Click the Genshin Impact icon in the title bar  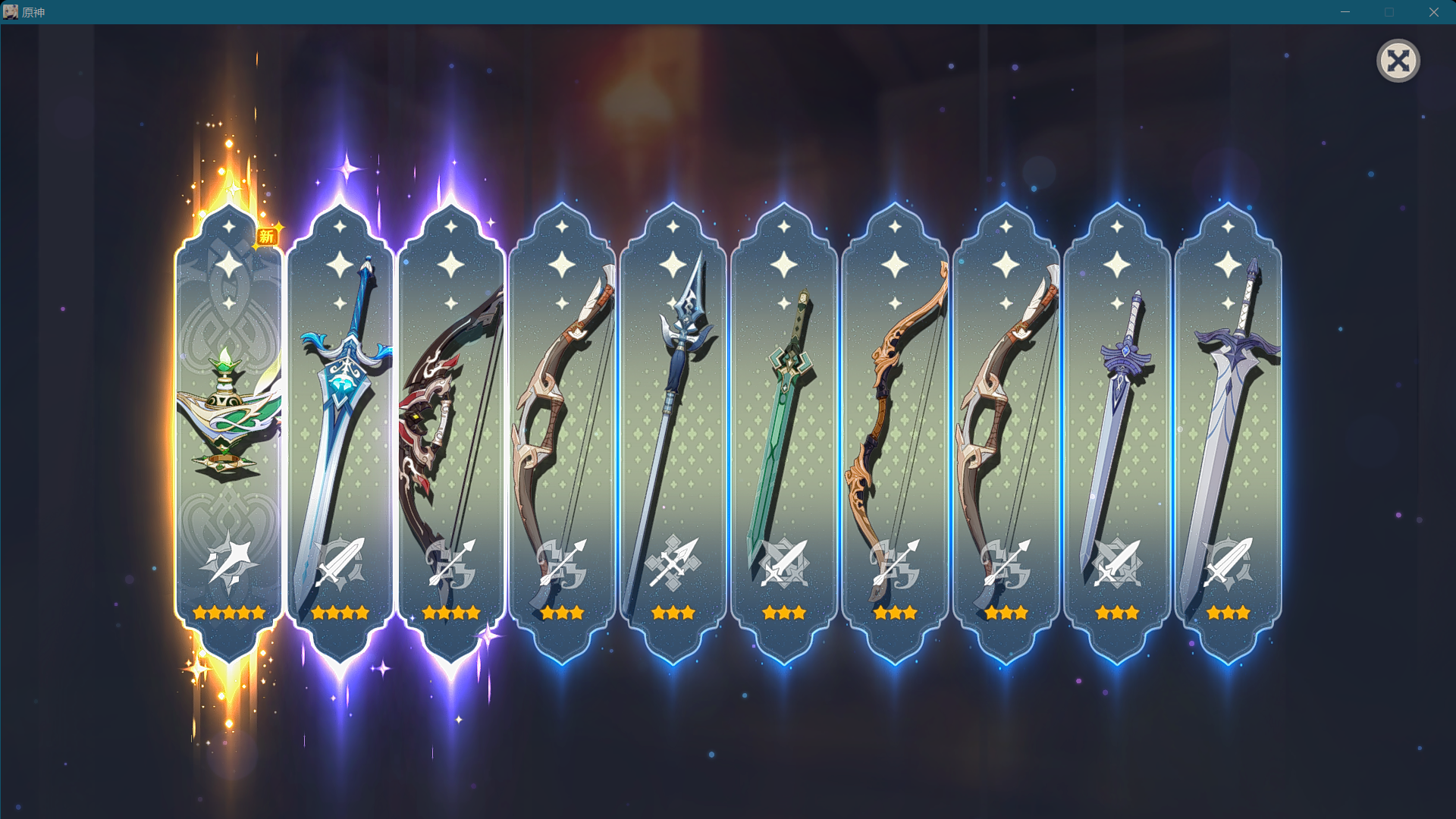pos(11,11)
